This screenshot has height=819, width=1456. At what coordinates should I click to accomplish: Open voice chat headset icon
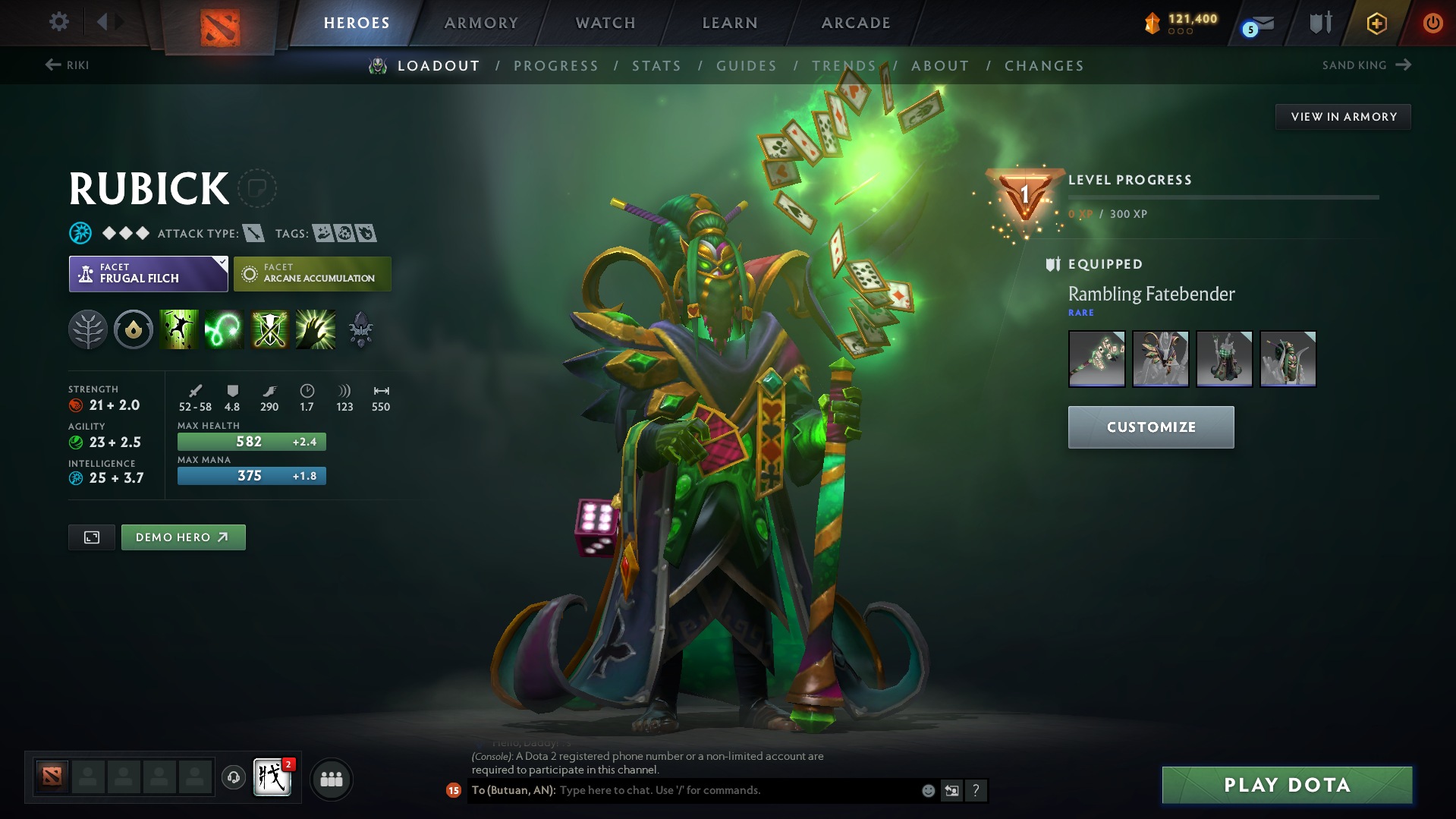tap(233, 779)
